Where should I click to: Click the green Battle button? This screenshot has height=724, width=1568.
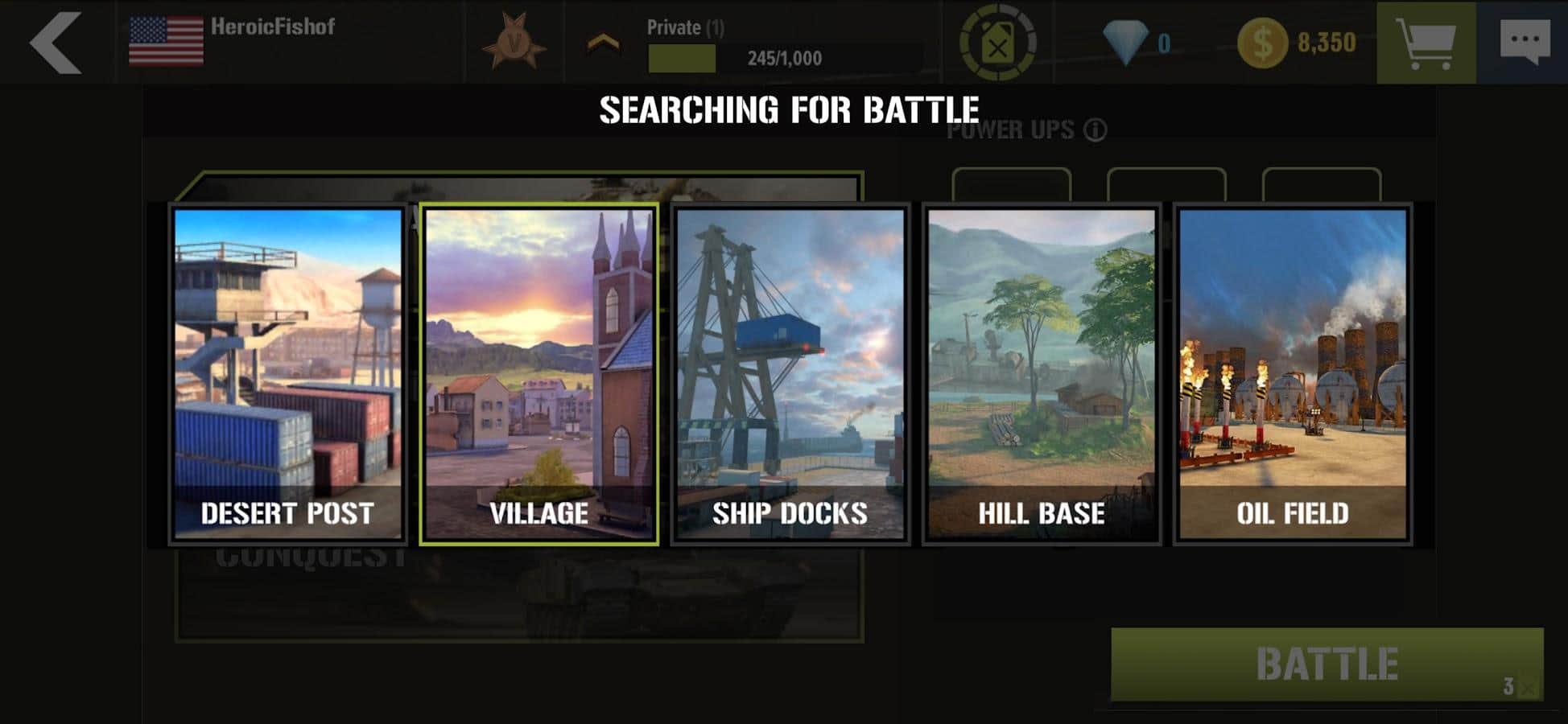tap(1327, 664)
